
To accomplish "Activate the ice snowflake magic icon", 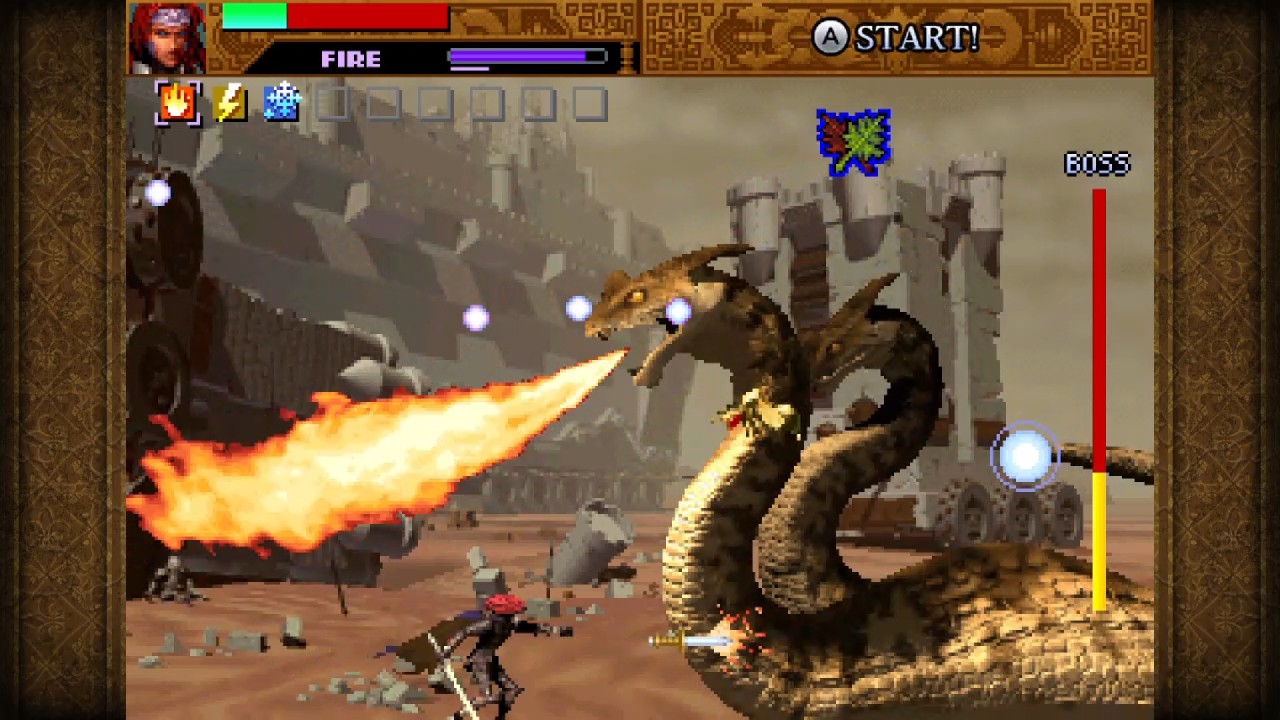I will pyautogui.click(x=282, y=103).
